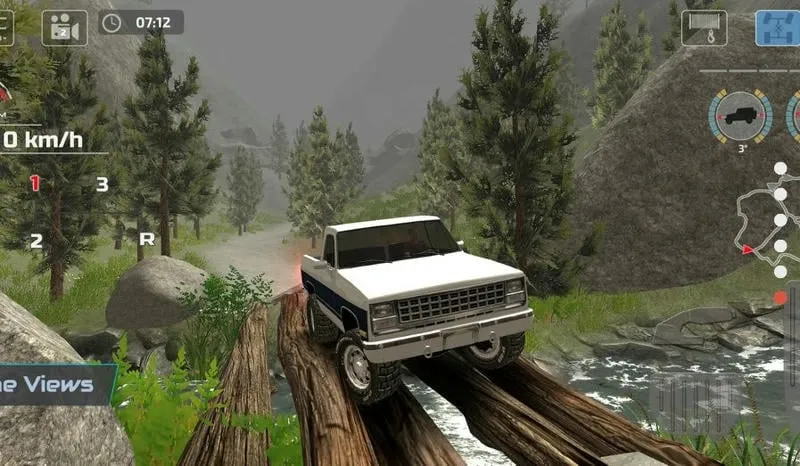Screen dimensions: 800x466
Task: Shift into reverse gear
Action: pos(147,239)
